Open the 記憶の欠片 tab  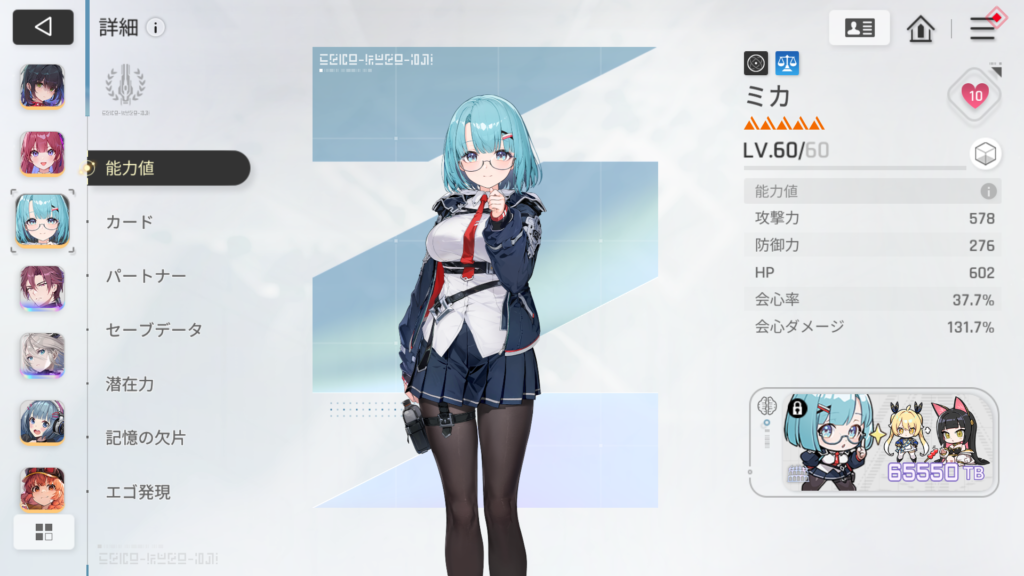(145, 438)
